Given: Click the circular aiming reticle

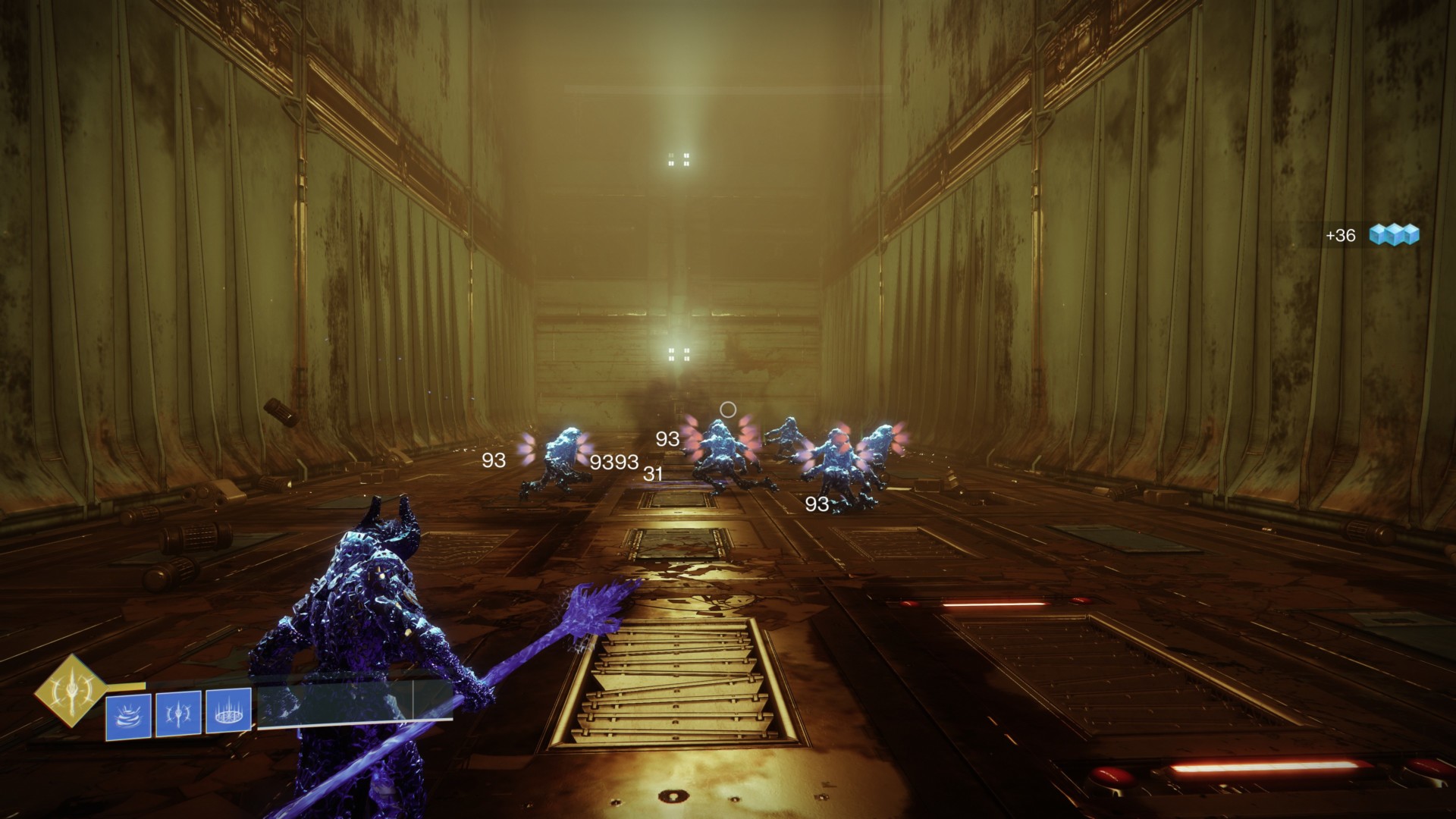Looking at the screenshot, I should [x=729, y=409].
